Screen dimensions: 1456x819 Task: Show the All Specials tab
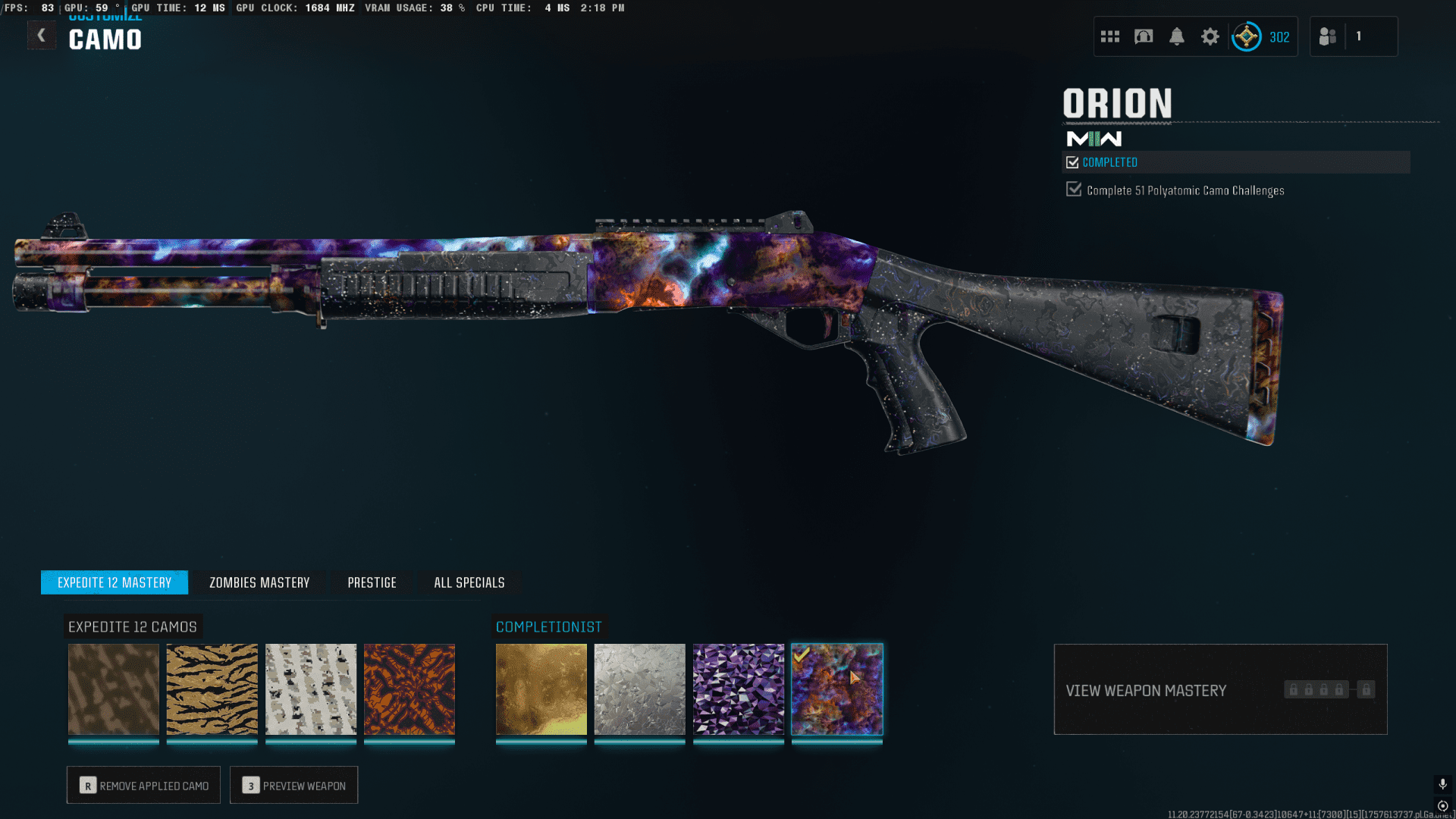pyautogui.click(x=469, y=582)
